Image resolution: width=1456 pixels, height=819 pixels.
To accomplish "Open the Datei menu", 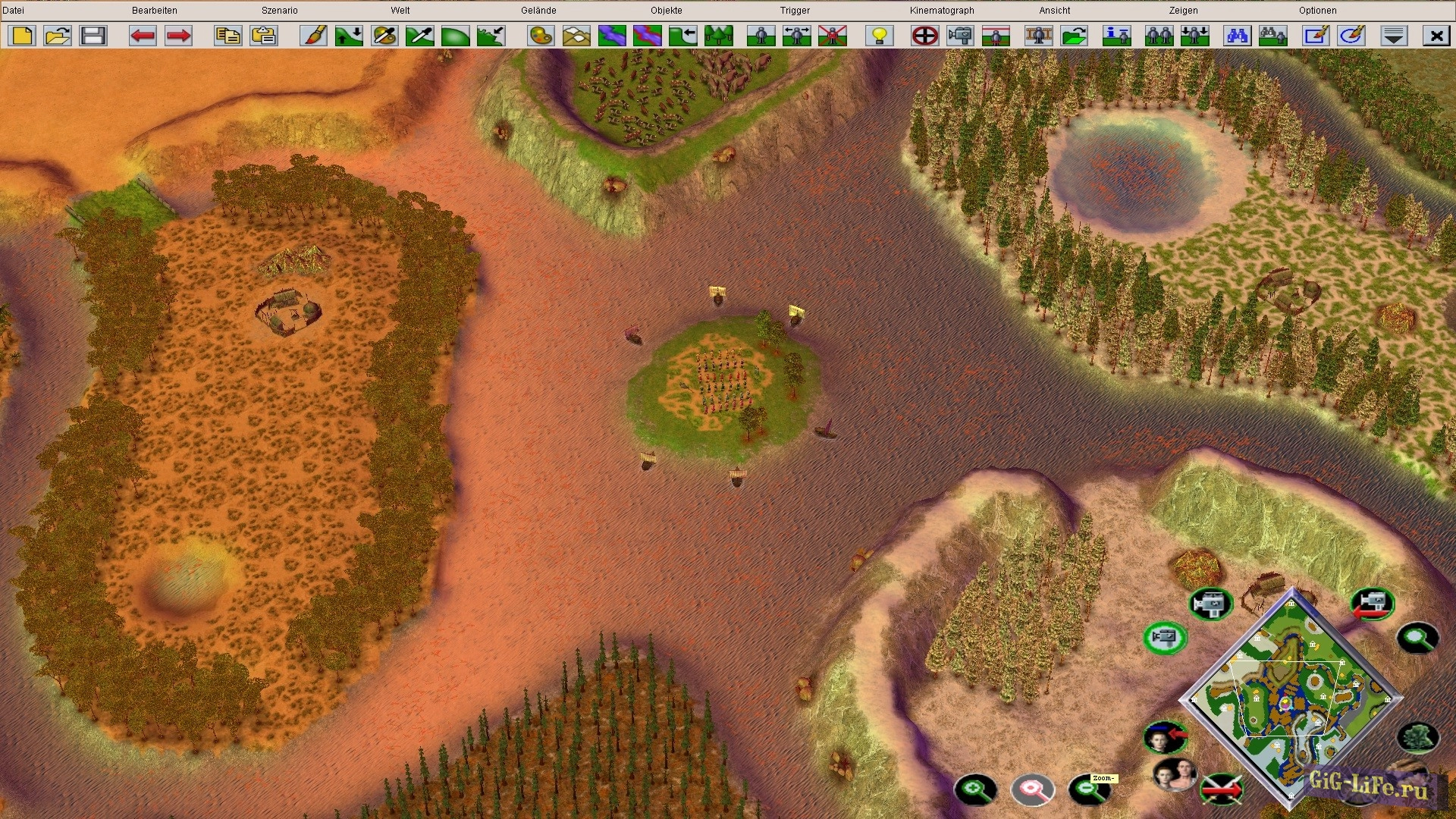I will pyautogui.click(x=14, y=11).
